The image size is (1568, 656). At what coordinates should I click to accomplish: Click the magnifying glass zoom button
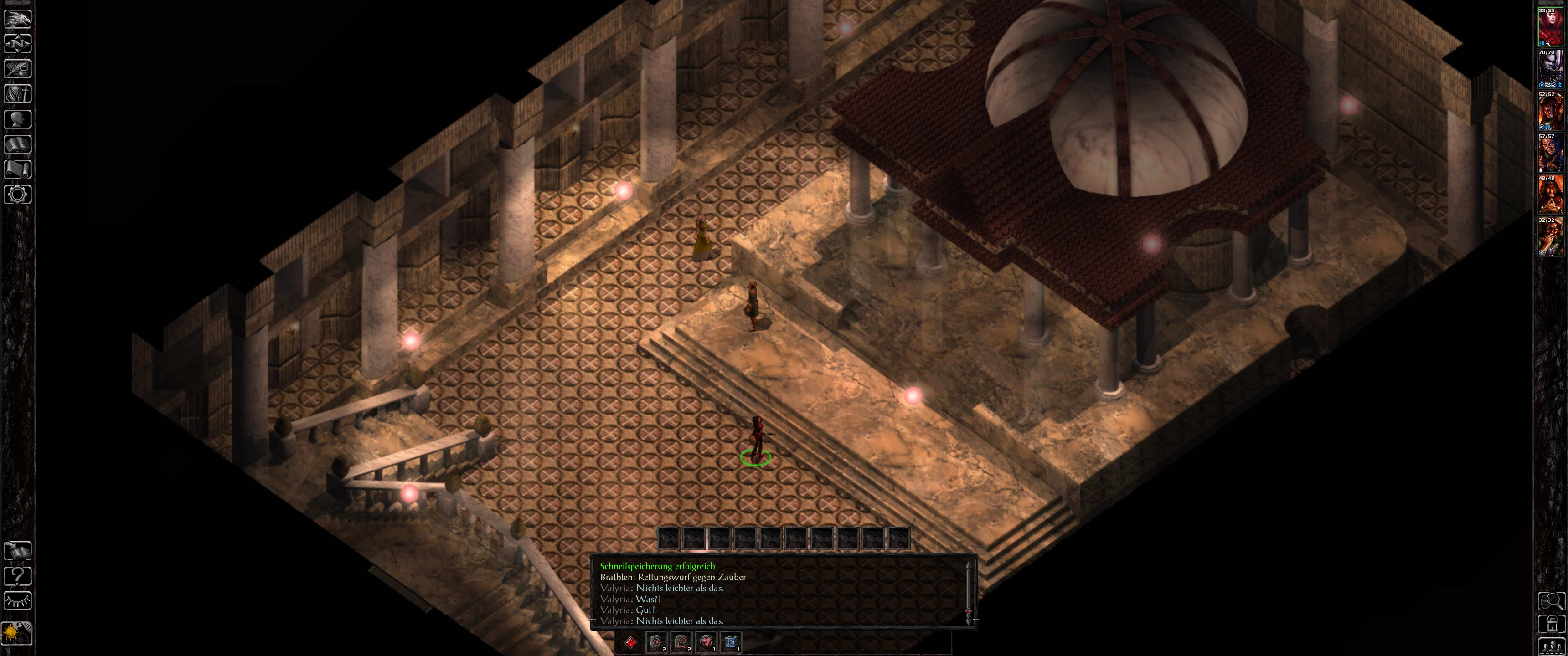click(1551, 601)
